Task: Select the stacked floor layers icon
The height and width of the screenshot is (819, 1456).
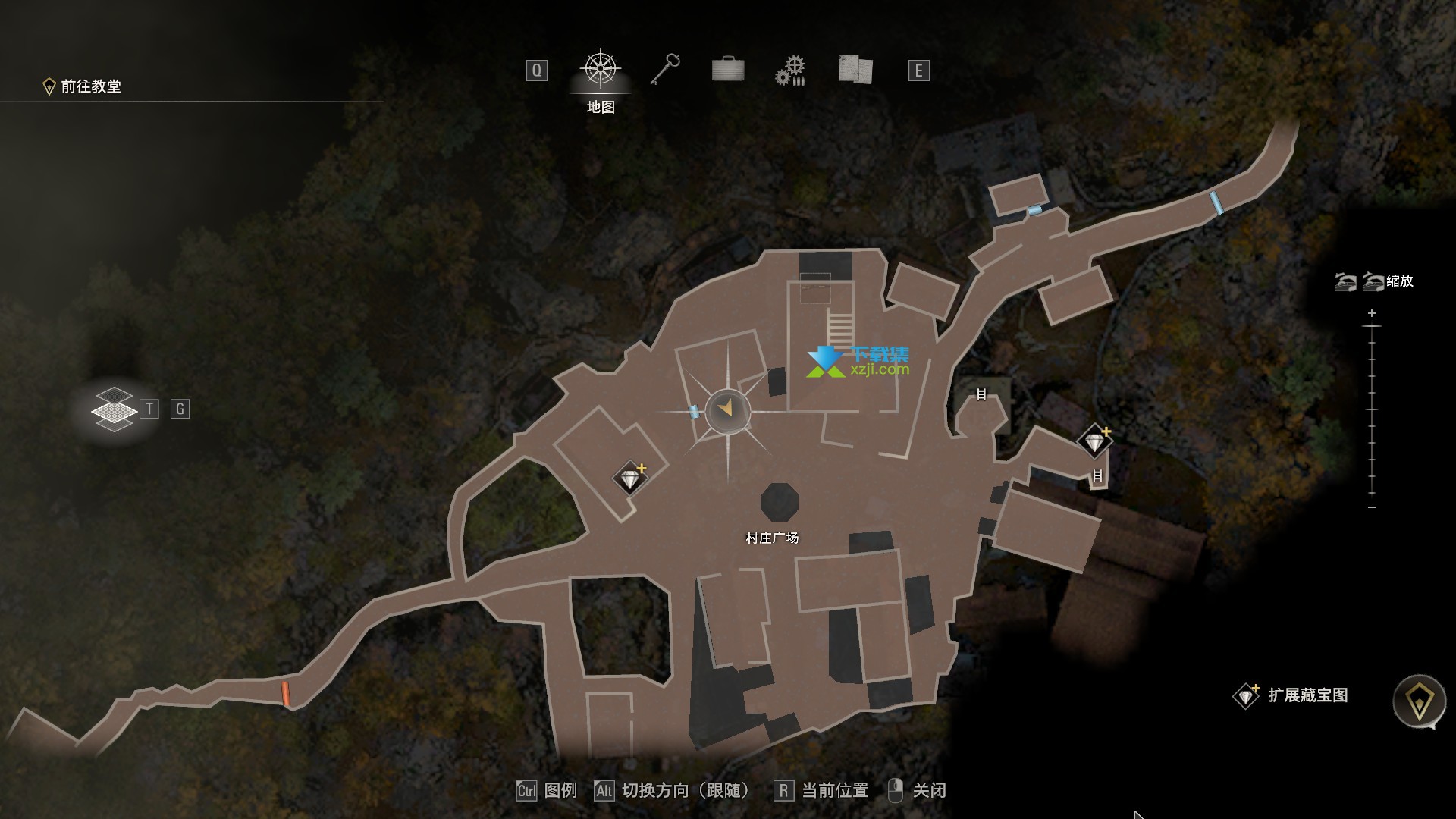Action: point(114,409)
